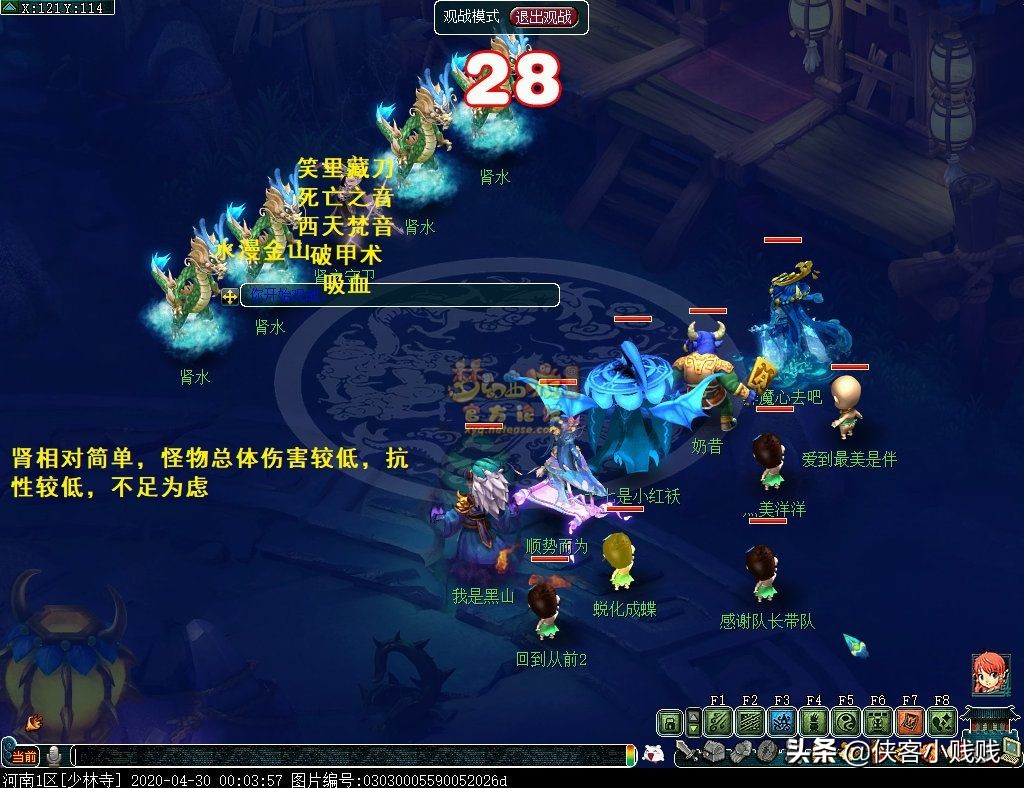Click the move handle on message bar

pos(230,296)
